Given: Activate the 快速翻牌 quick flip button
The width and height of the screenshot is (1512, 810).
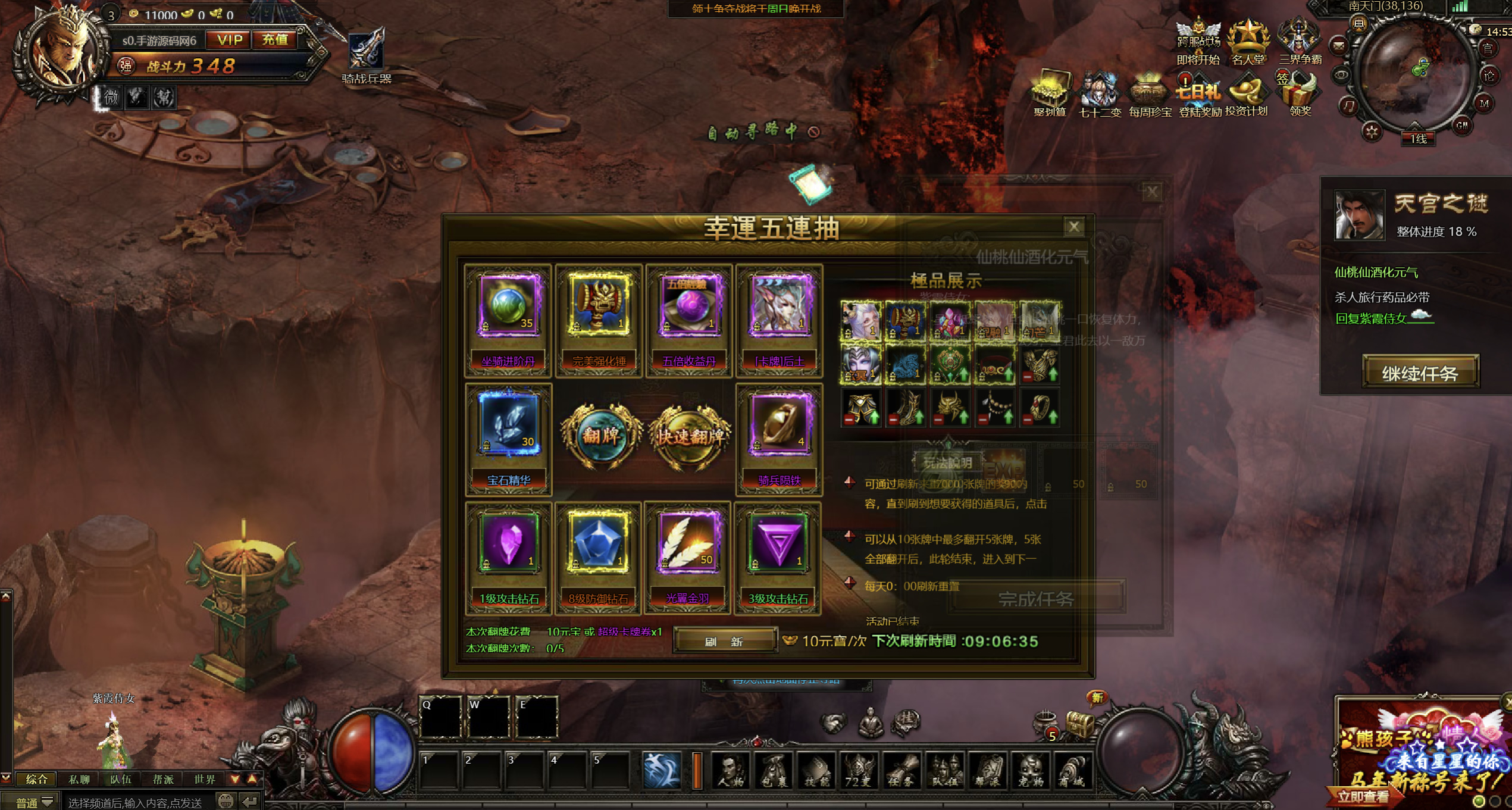Looking at the screenshot, I should point(690,436).
